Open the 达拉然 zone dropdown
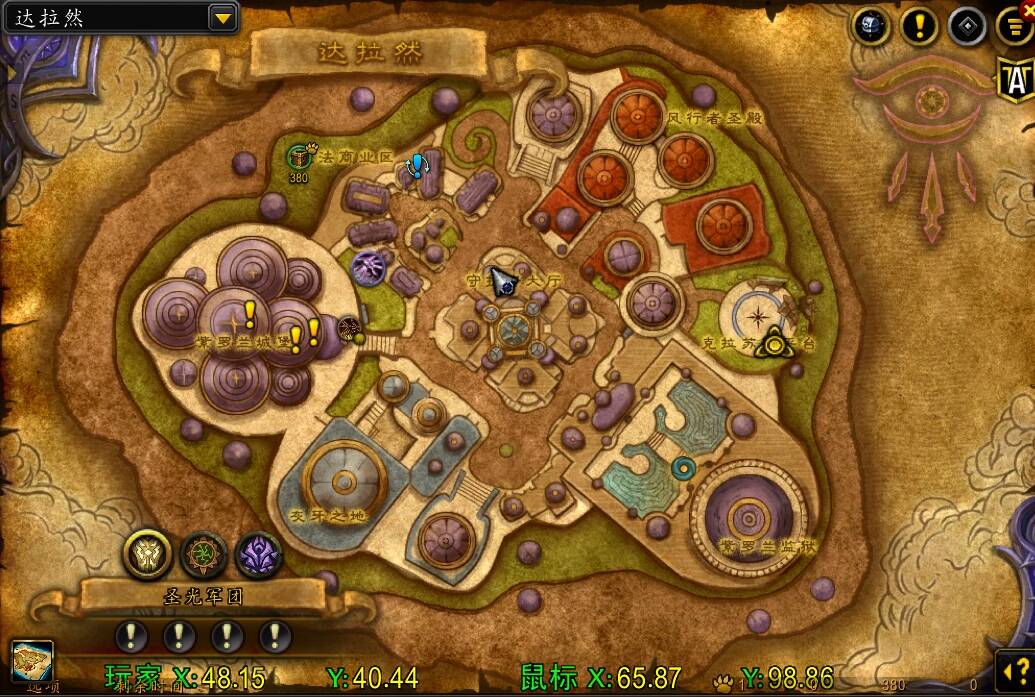 click(222, 17)
